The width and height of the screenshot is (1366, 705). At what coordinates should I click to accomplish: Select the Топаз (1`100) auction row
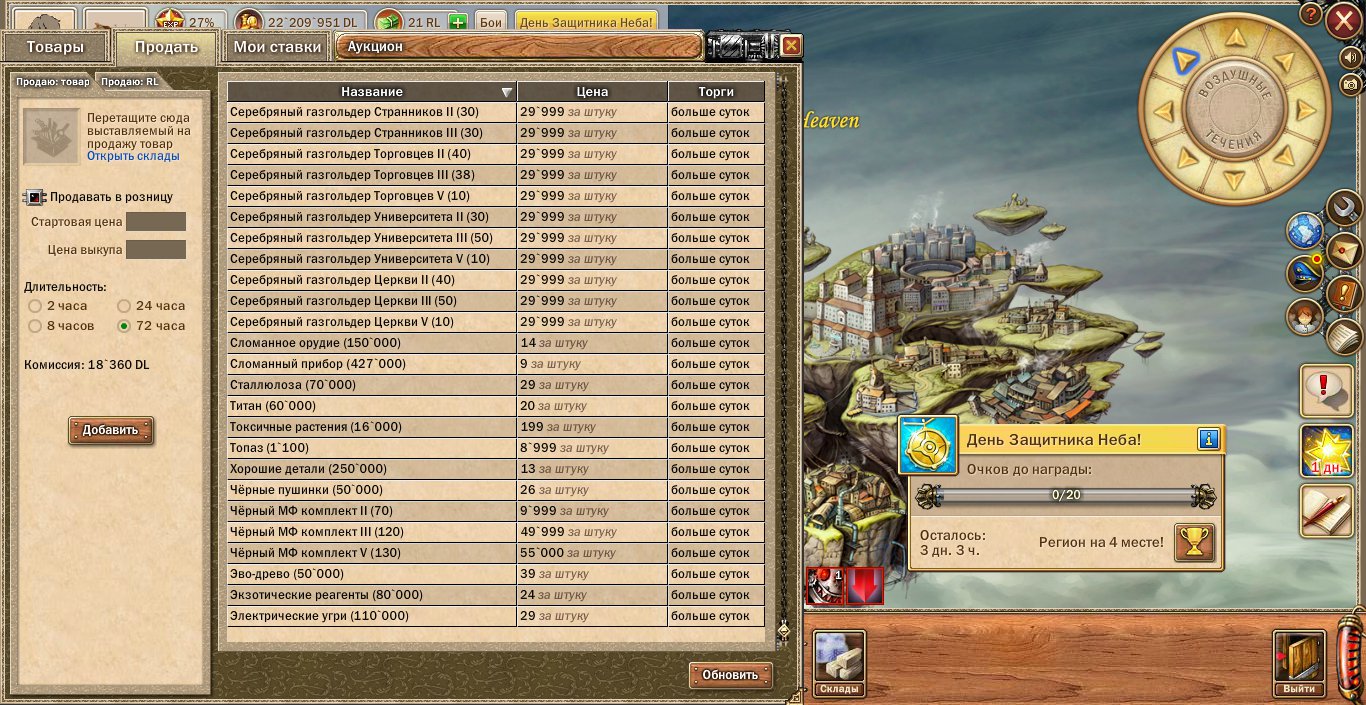372,448
